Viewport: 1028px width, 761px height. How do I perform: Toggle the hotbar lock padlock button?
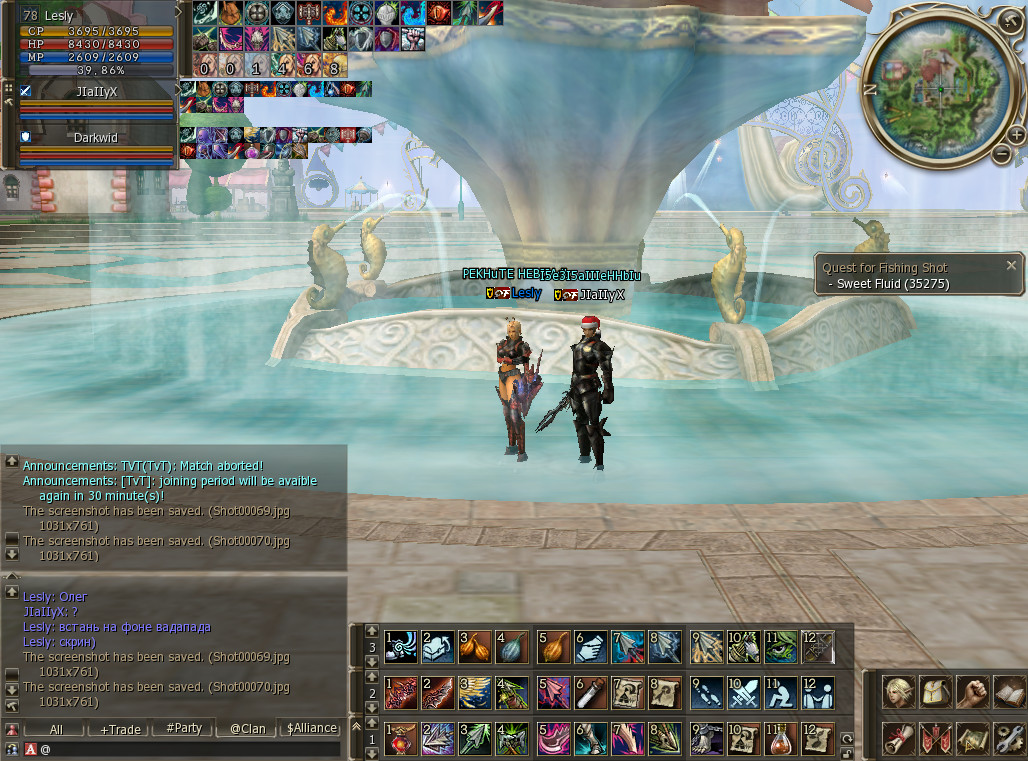click(x=848, y=752)
